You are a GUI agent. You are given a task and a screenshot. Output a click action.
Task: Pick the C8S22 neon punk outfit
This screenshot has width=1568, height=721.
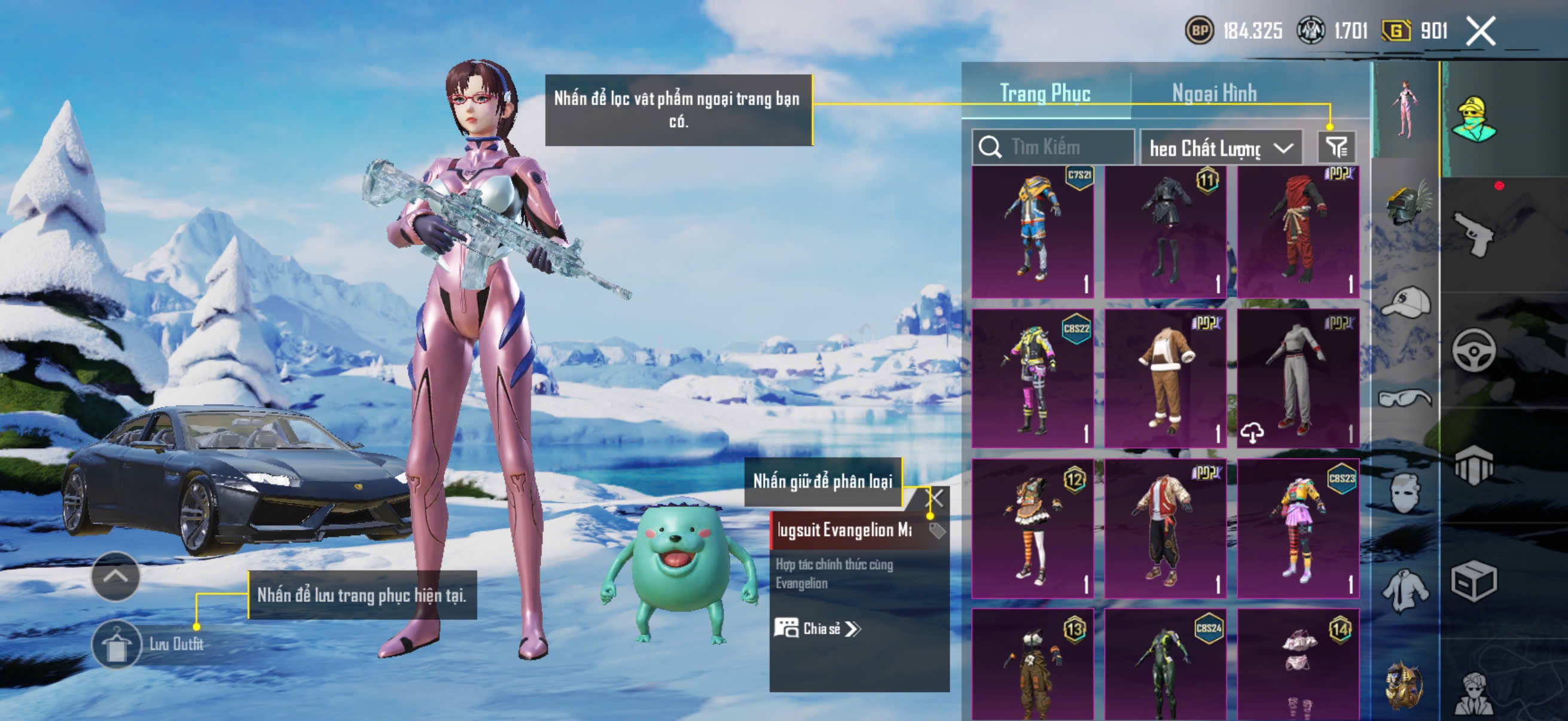pos(1032,378)
